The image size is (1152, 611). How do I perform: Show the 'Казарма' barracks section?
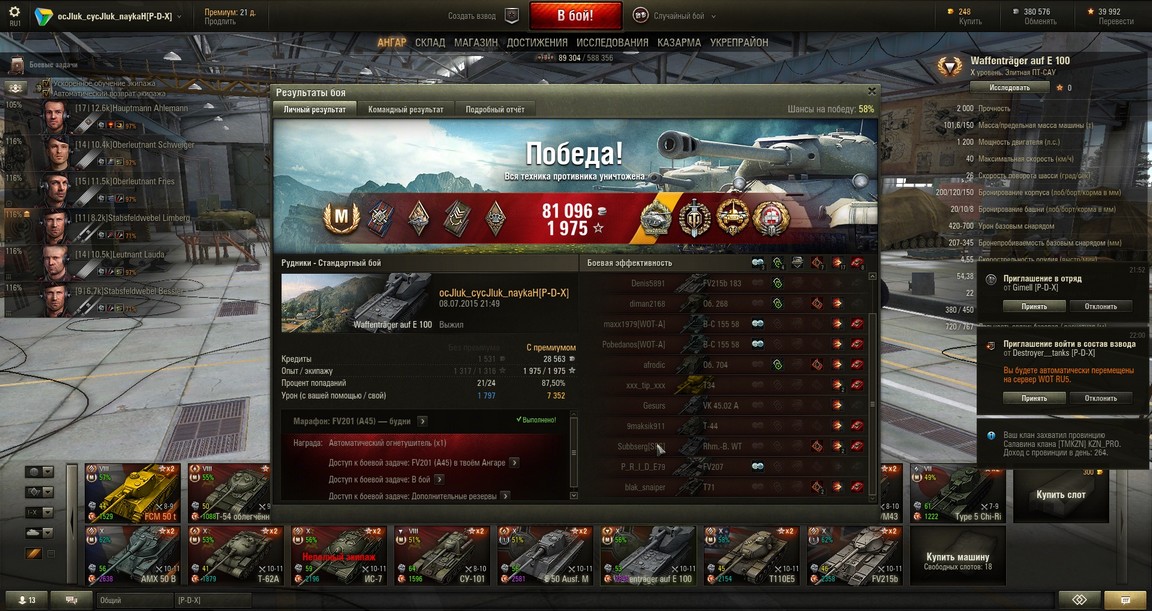679,43
